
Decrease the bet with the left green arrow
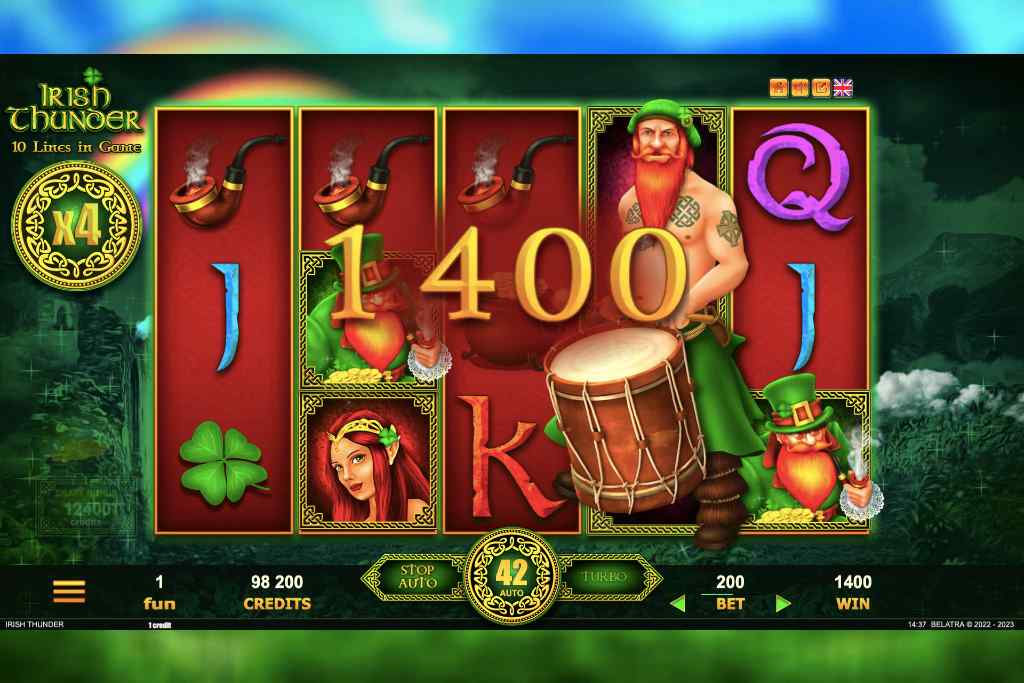point(677,603)
